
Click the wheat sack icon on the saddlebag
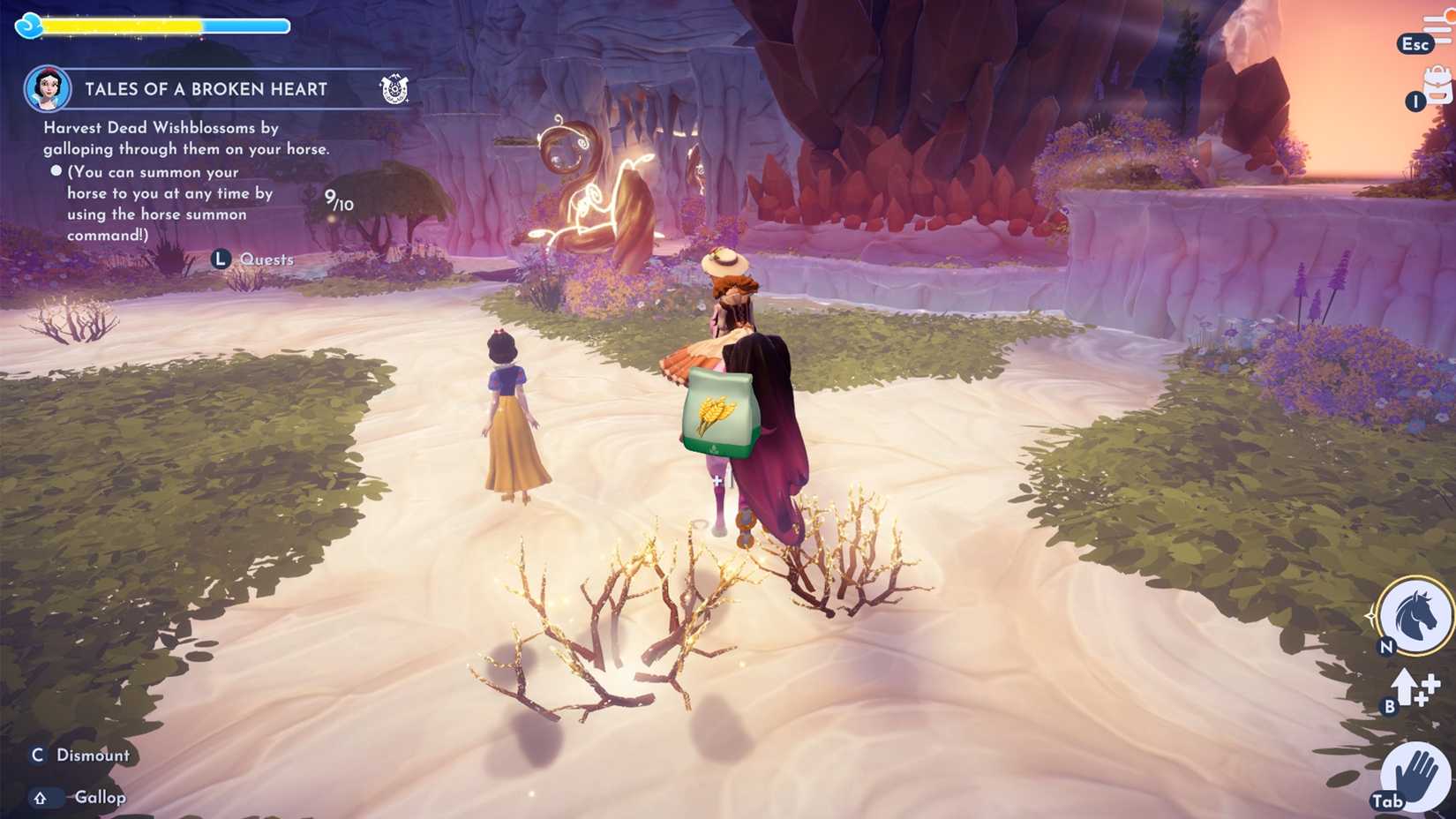point(718,413)
